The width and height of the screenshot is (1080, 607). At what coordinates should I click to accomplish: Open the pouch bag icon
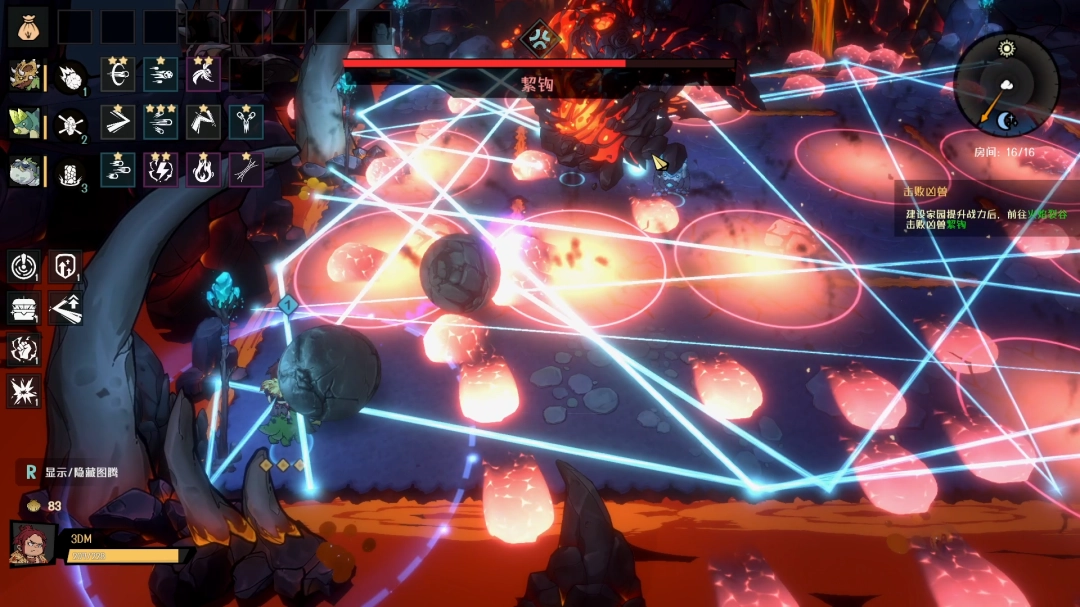27,26
